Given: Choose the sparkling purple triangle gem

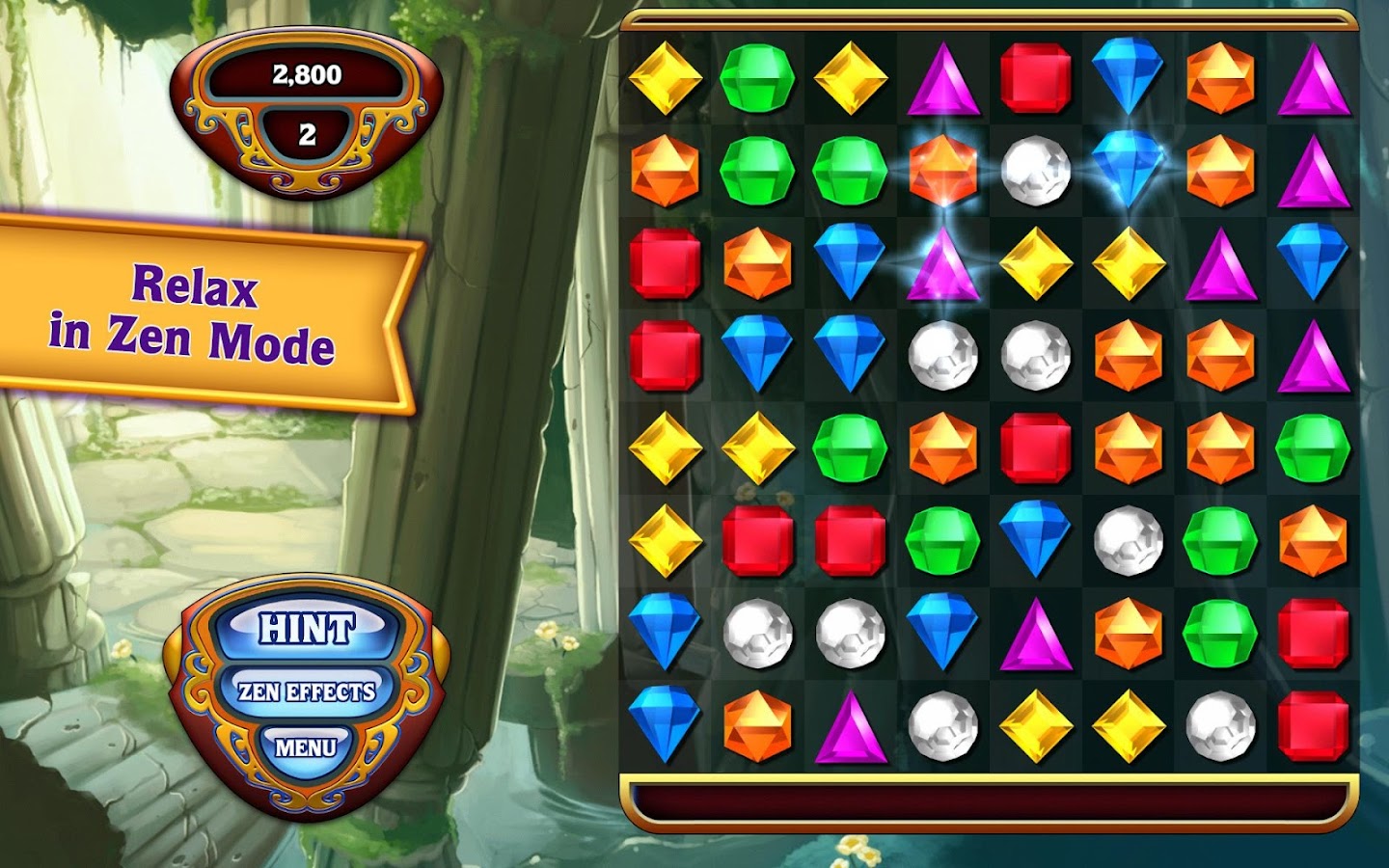Looking at the screenshot, I should (x=942, y=263).
